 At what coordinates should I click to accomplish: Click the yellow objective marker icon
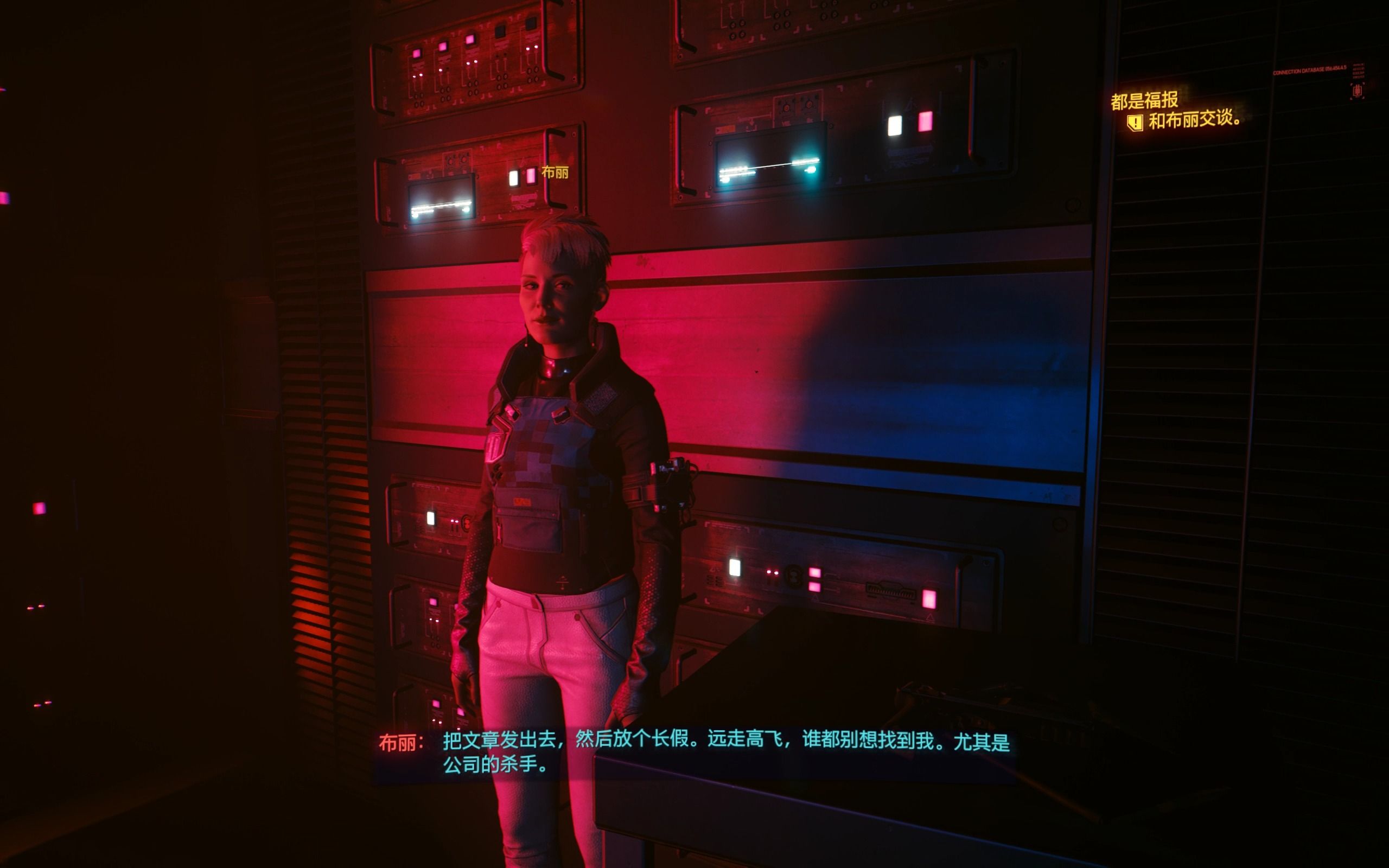(x=1135, y=122)
